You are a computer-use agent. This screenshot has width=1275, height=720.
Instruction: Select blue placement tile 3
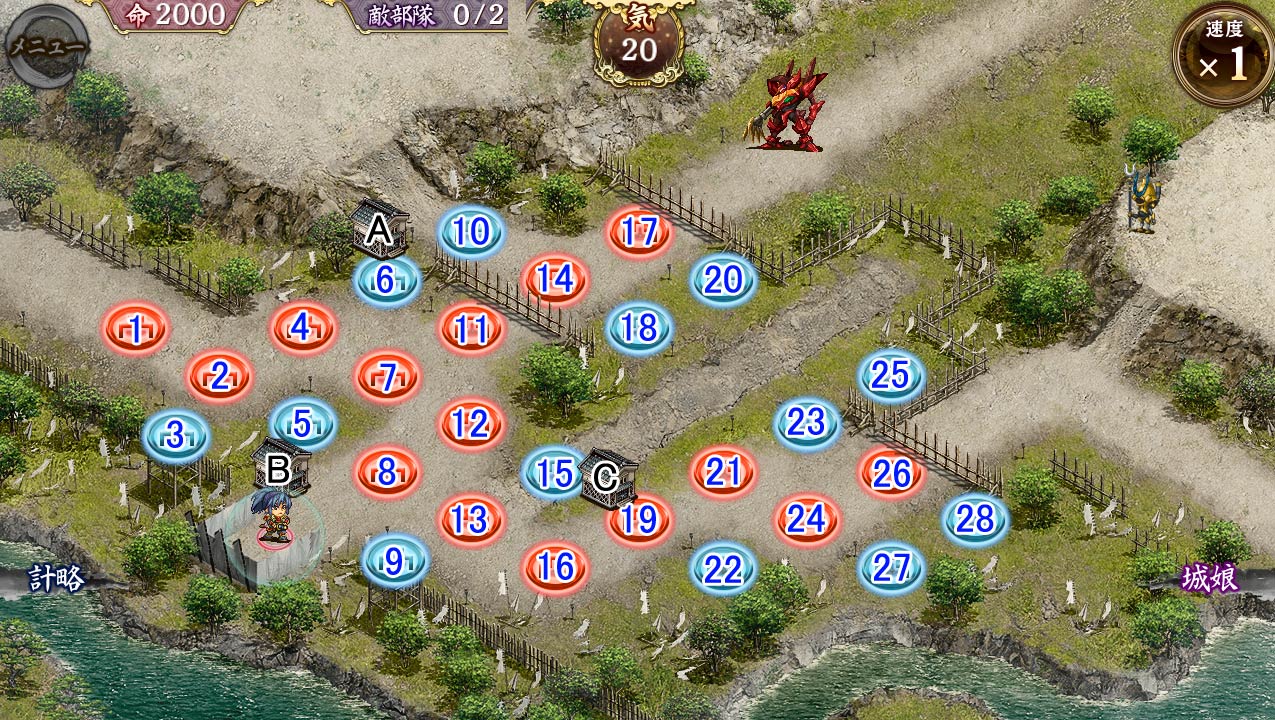tap(176, 436)
